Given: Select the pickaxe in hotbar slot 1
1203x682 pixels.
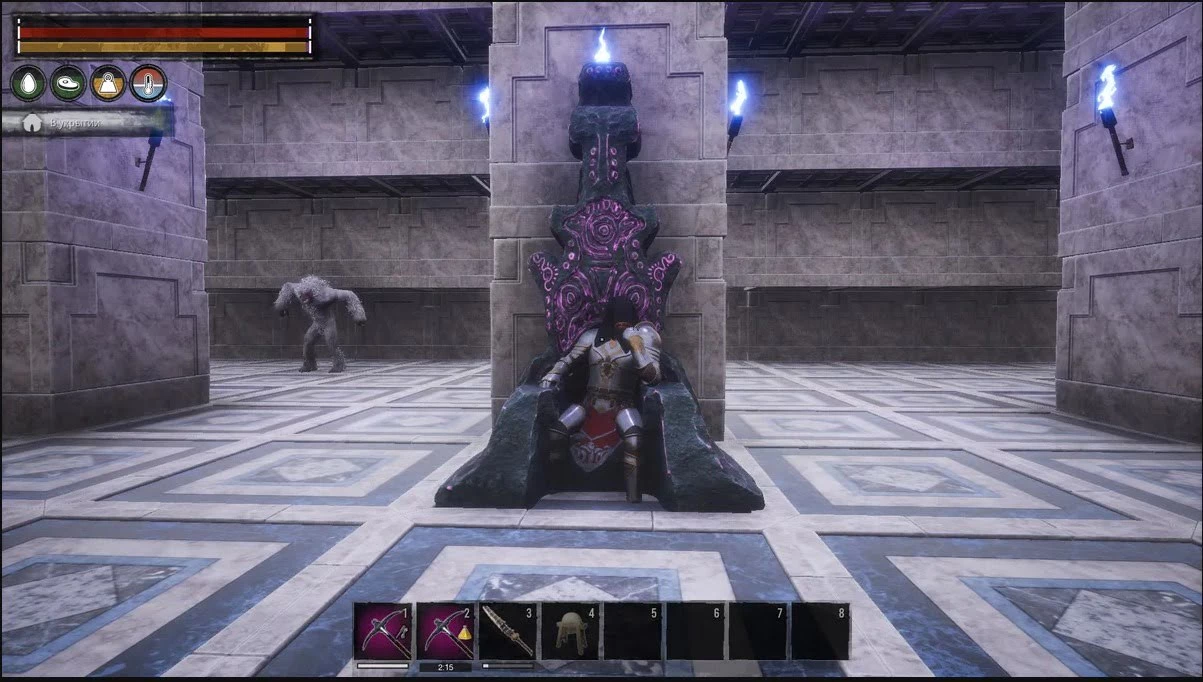Looking at the screenshot, I should click(383, 630).
